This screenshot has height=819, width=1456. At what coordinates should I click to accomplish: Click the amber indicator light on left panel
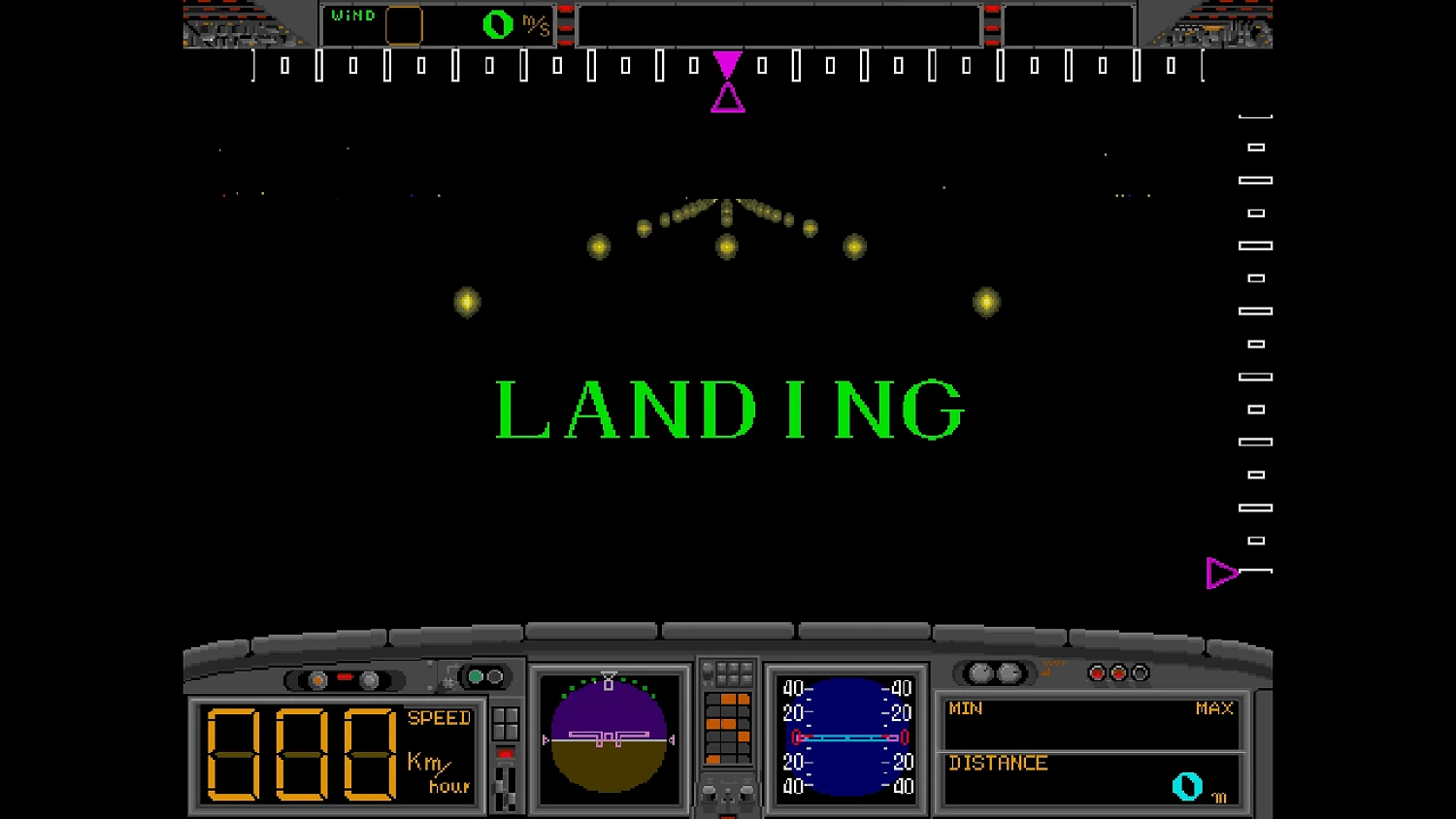(x=317, y=680)
